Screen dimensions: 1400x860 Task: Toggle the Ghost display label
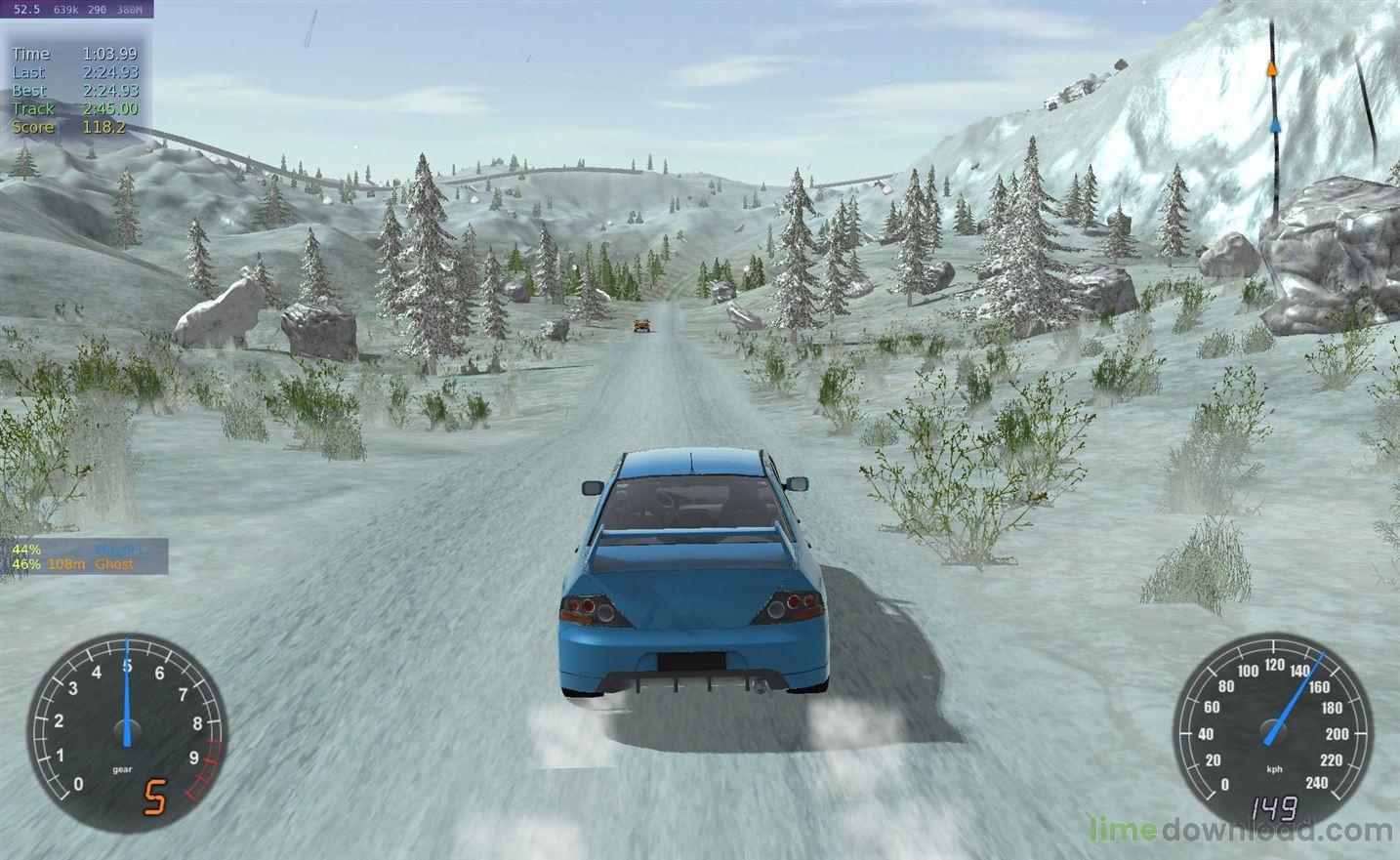[114, 564]
